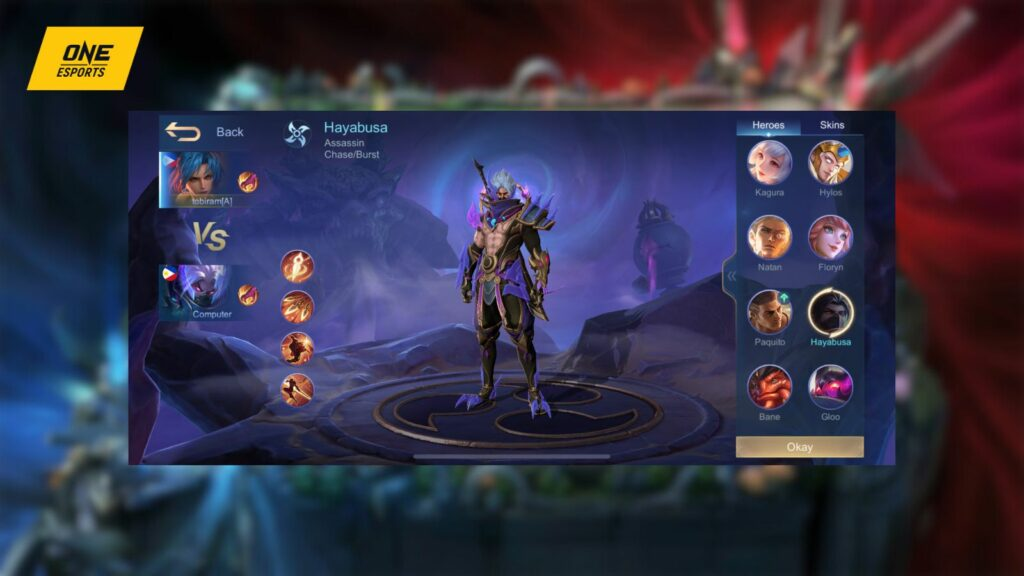Click the highlighted Hayabusa portrait
Image resolution: width=1024 pixels, height=576 pixels.
(830, 311)
